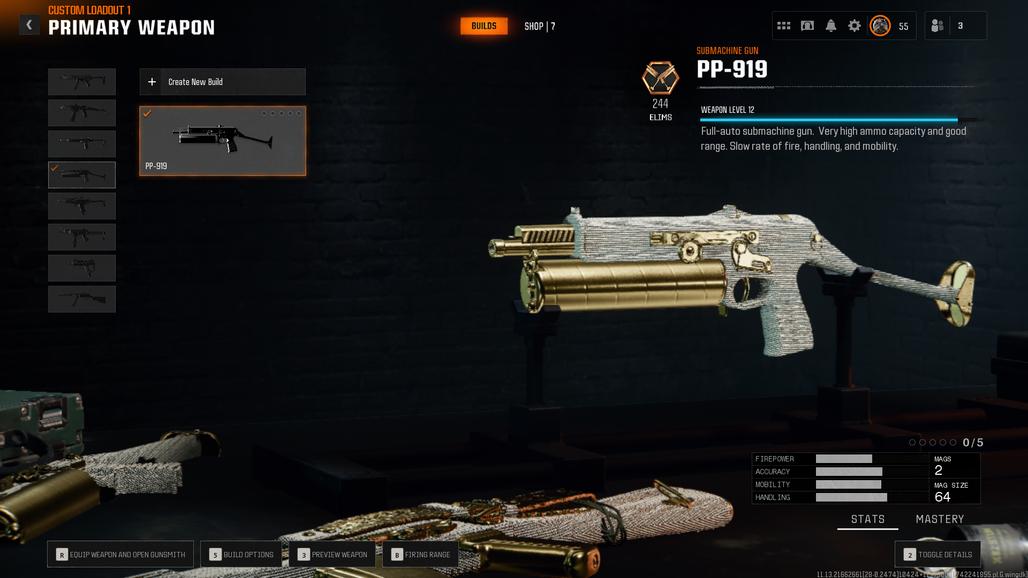Screen dimensions: 1028x578
Task: Choose Preview Weapon
Action: (333, 554)
